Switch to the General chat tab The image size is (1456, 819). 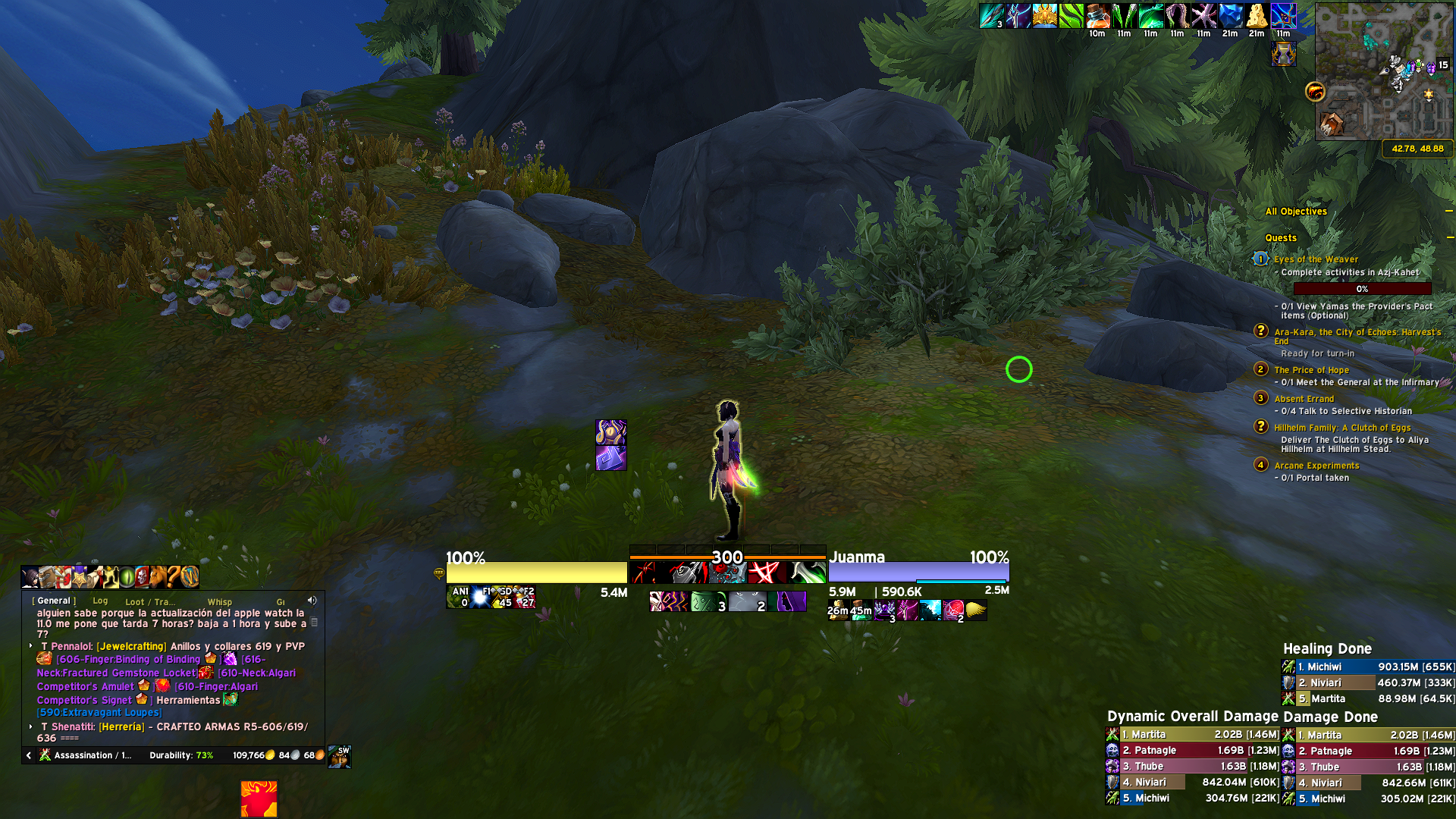coord(54,601)
